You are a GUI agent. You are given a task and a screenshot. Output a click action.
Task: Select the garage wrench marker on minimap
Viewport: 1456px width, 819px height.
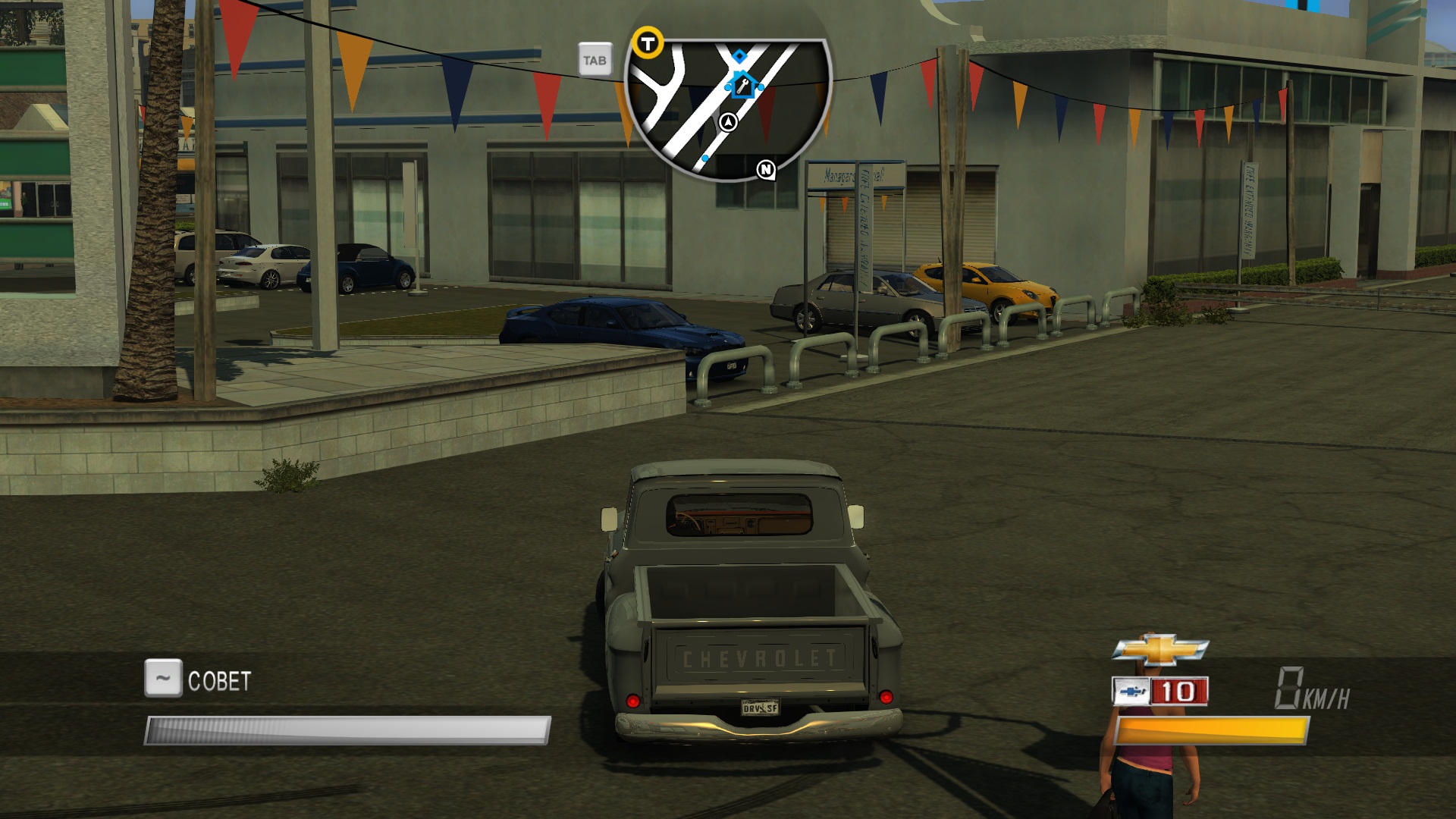pyautogui.click(x=743, y=85)
